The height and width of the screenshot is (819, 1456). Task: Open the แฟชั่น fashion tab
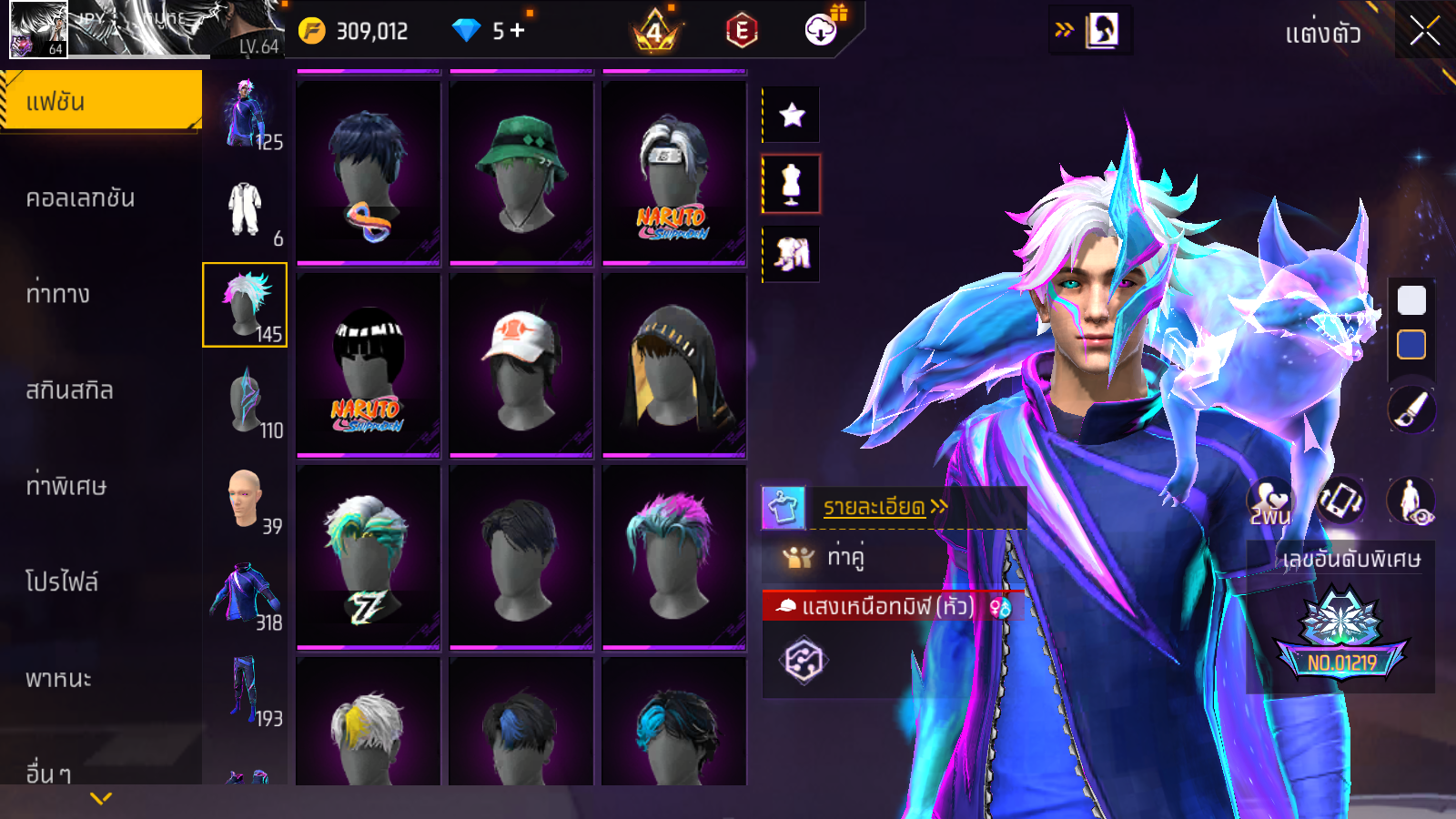pos(101,102)
